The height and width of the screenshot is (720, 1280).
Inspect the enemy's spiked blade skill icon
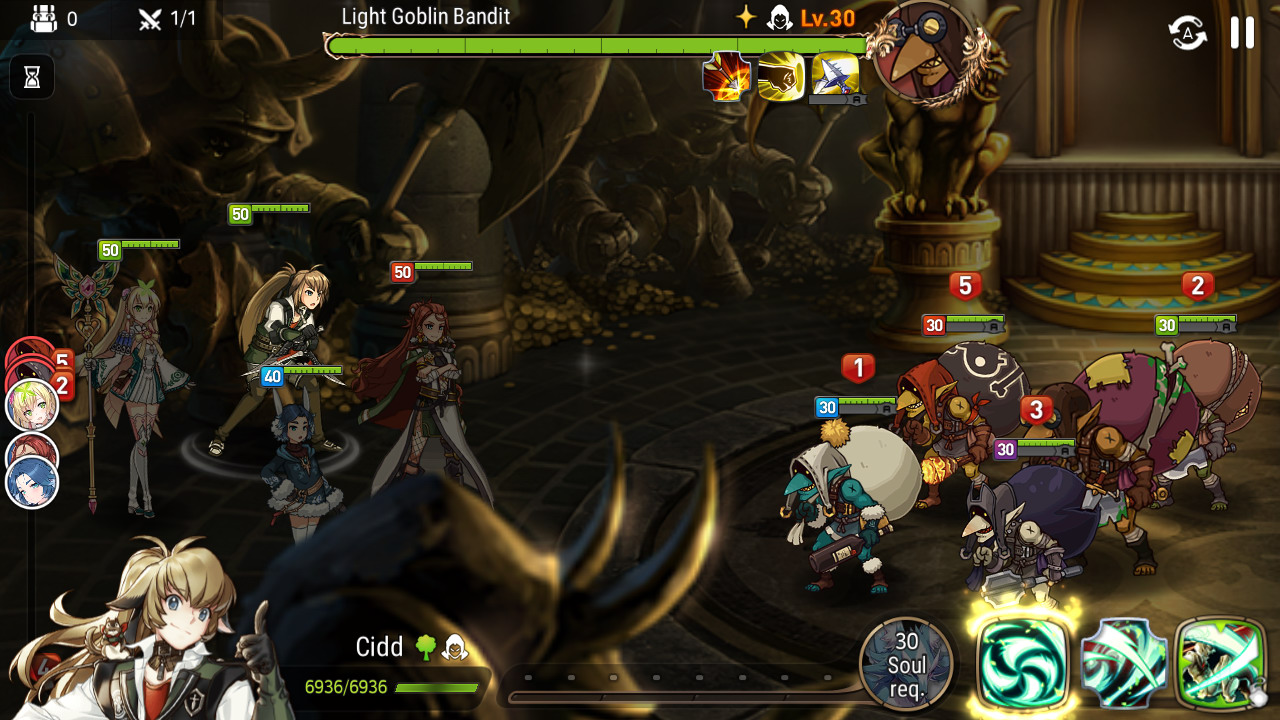pyautogui.click(x=835, y=76)
